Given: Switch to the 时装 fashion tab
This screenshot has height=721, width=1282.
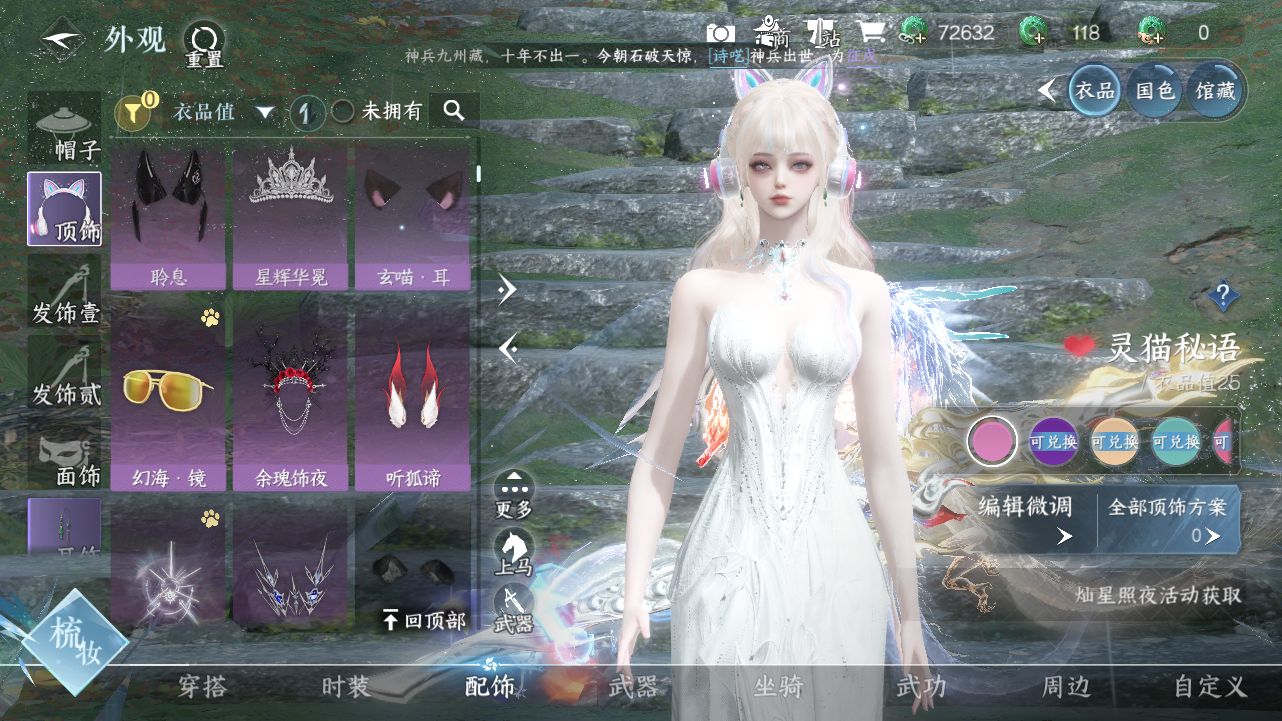Looking at the screenshot, I should tap(346, 687).
